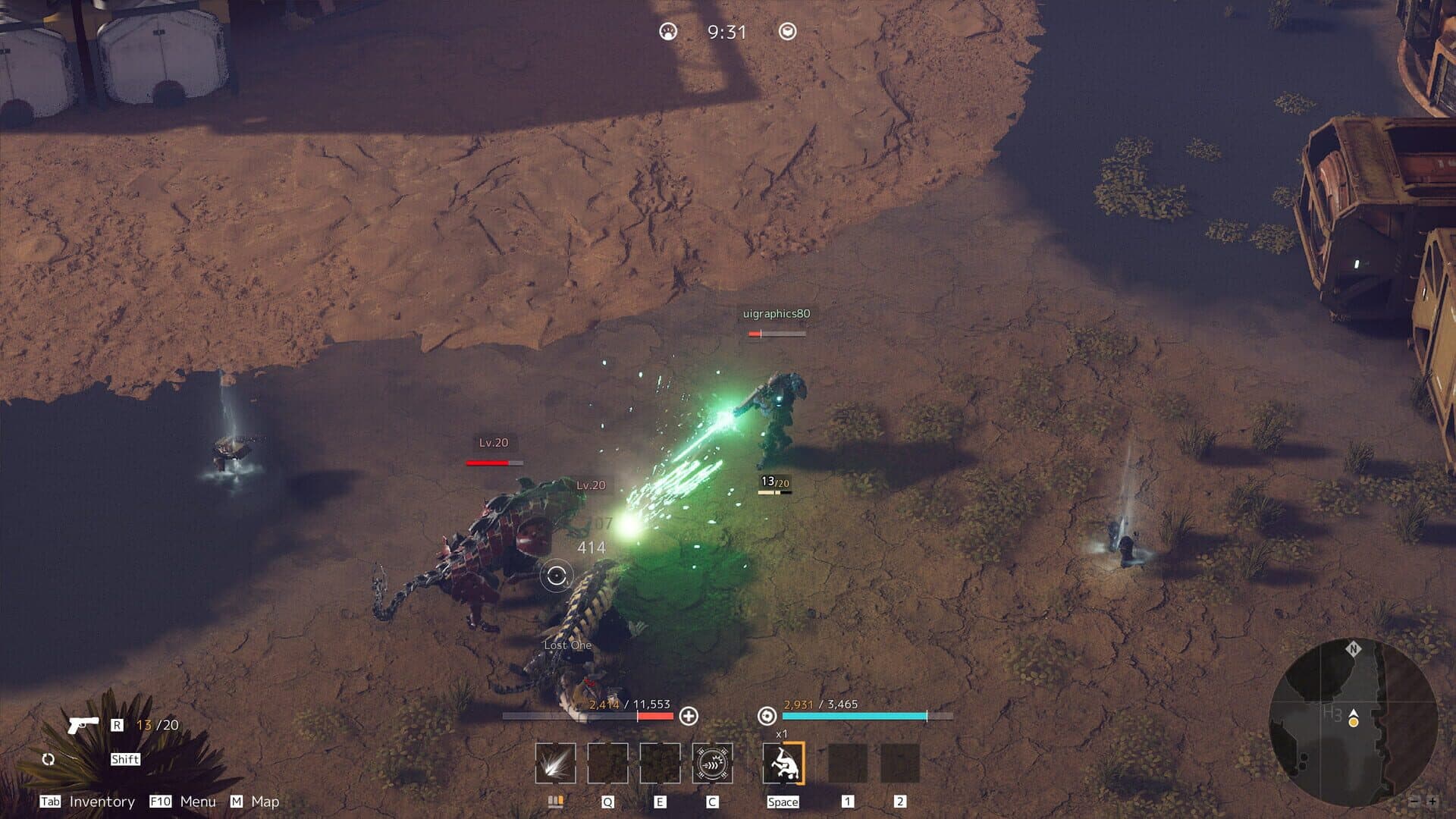This screenshot has width=1456, height=819.
Task: Activate the burst shot skill icon
Action: [x=555, y=763]
